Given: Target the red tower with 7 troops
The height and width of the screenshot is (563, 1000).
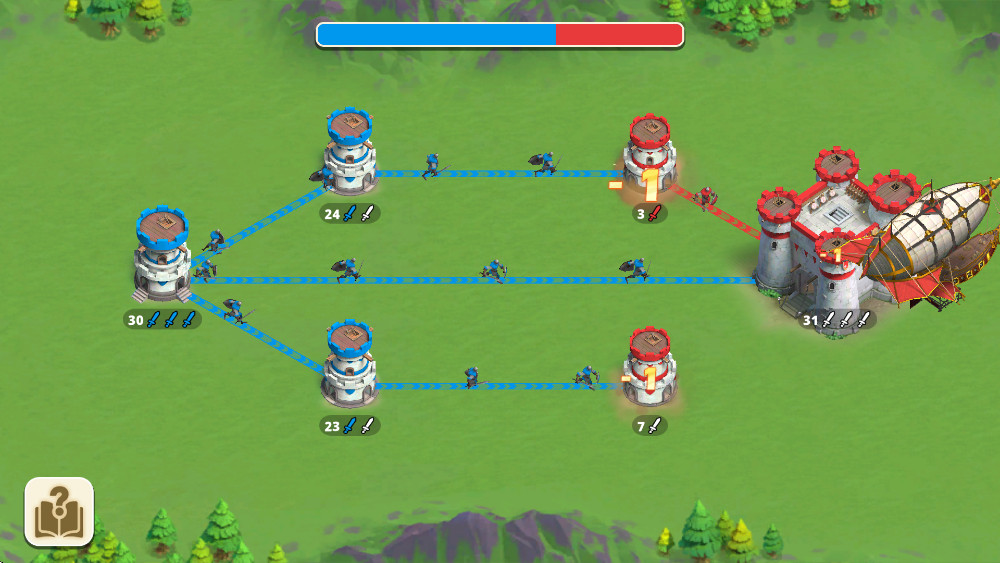Looking at the screenshot, I should tap(650, 368).
